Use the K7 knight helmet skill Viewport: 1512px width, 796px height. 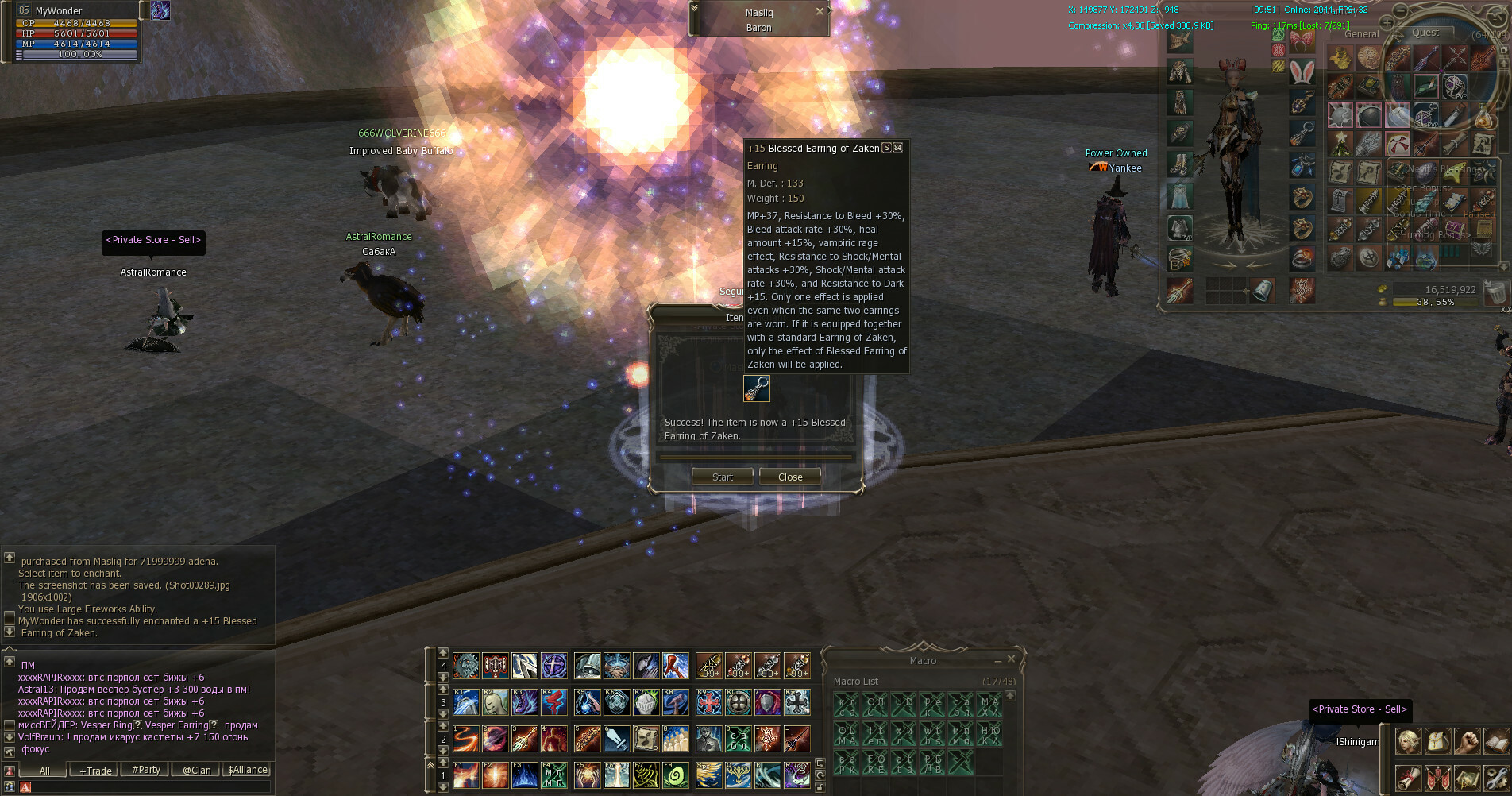coord(646,702)
